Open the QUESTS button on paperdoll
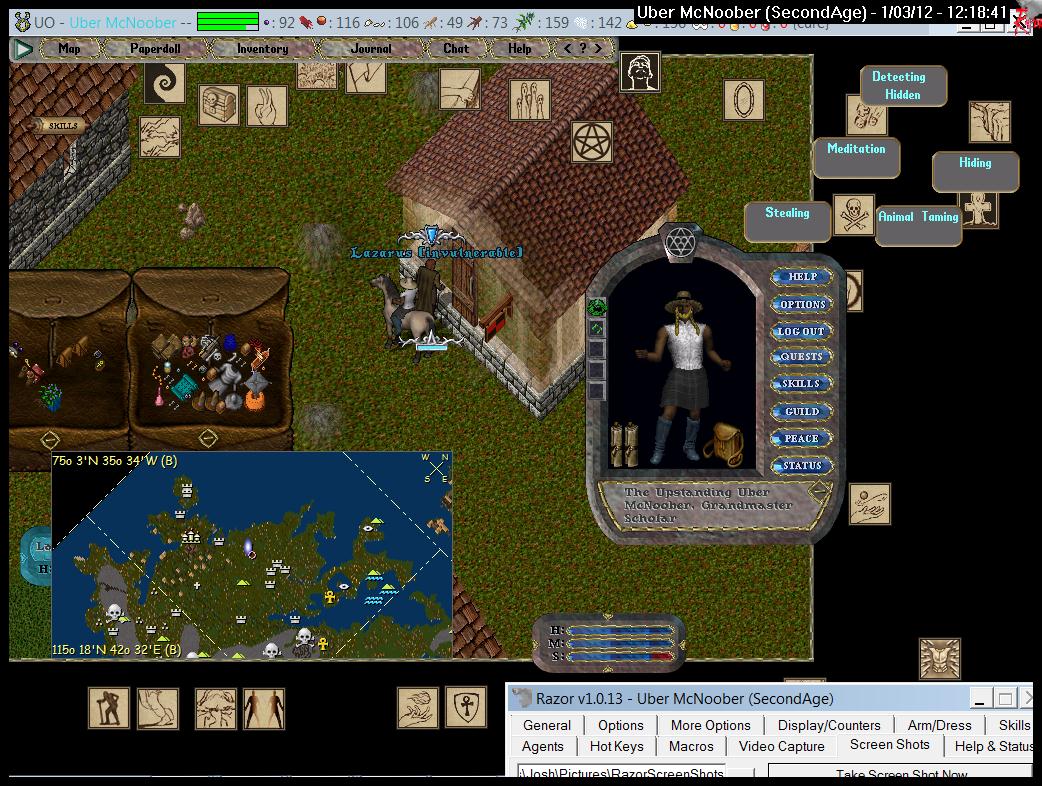This screenshot has height=786, width=1042. click(802, 357)
